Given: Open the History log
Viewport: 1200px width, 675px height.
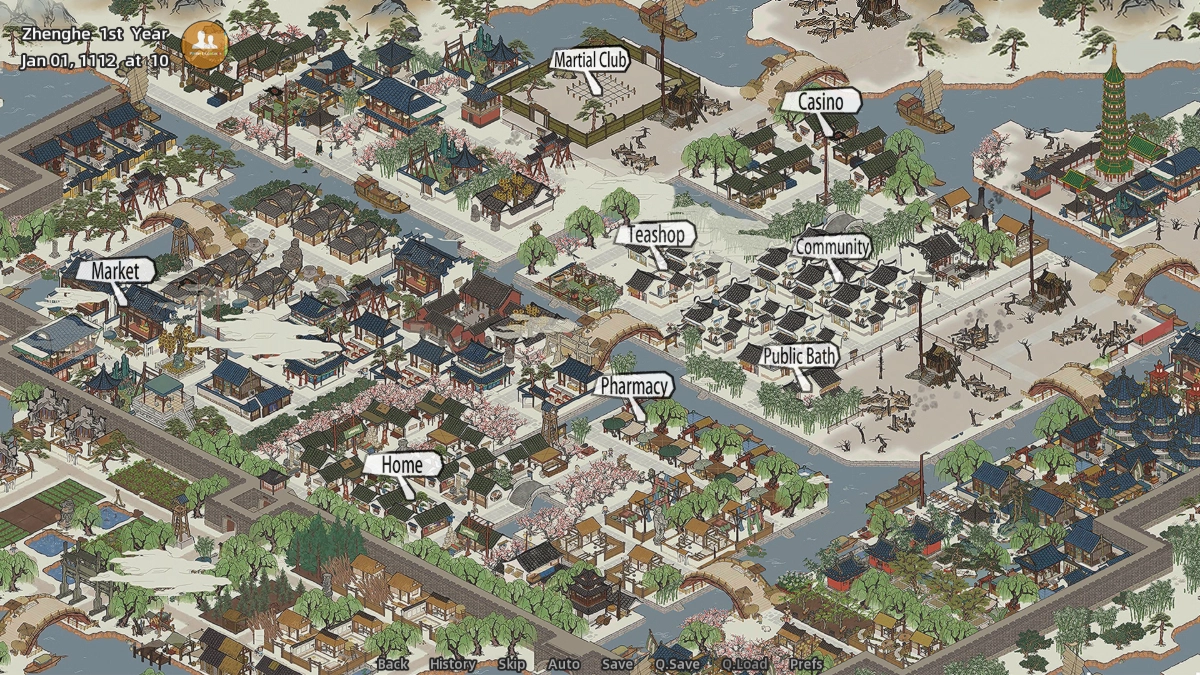Looking at the screenshot, I should click(x=452, y=664).
